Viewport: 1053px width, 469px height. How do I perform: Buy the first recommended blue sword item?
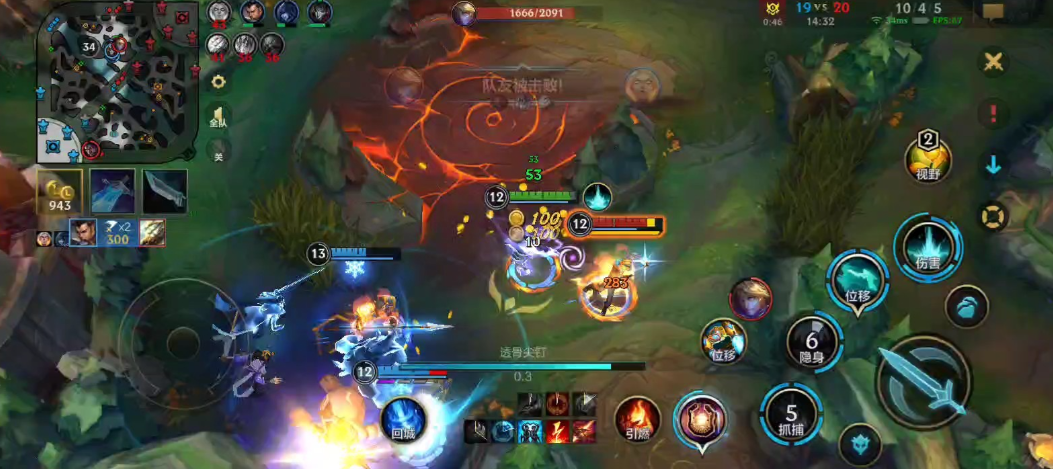click(112, 191)
